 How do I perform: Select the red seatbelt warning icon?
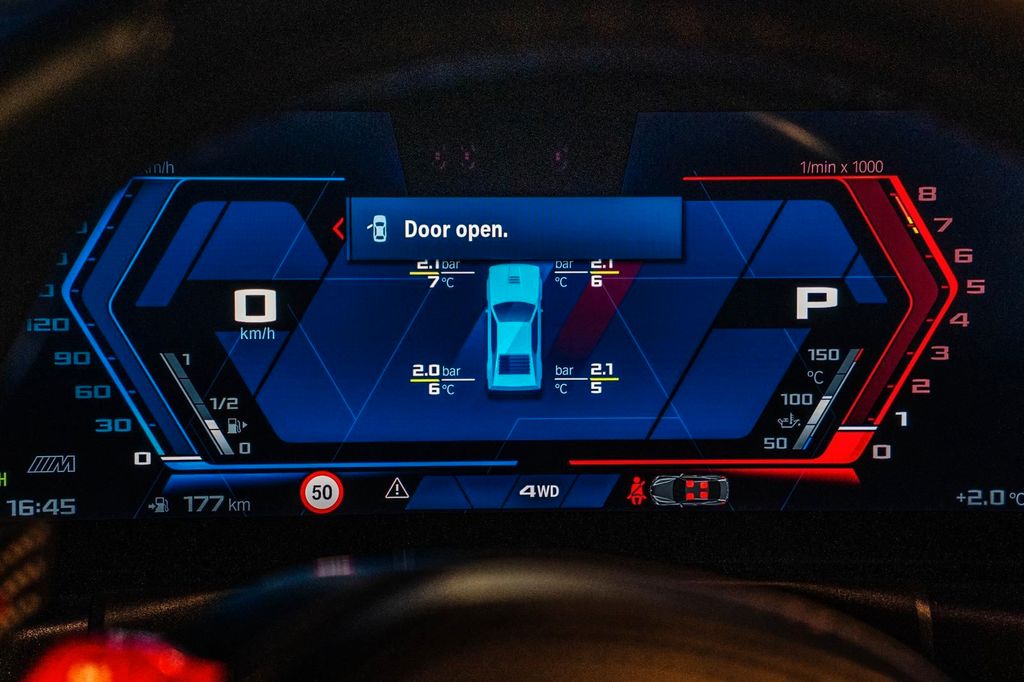tap(634, 490)
